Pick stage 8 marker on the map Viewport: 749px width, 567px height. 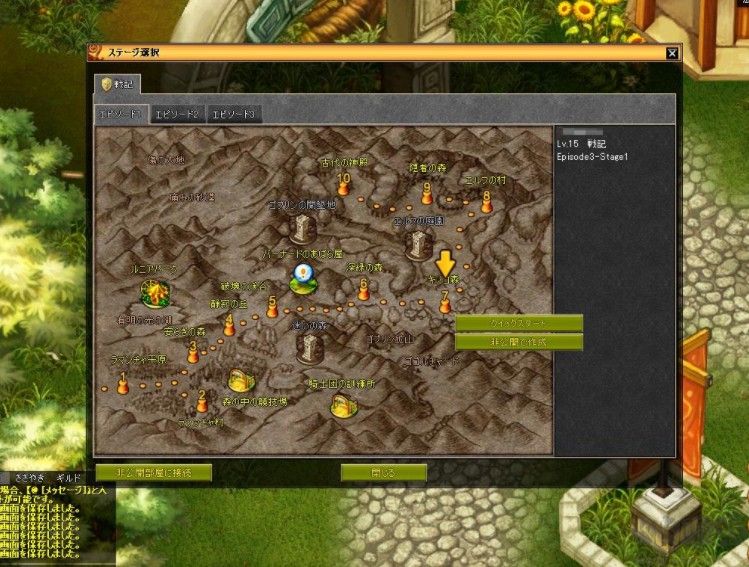click(x=487, y=202)
